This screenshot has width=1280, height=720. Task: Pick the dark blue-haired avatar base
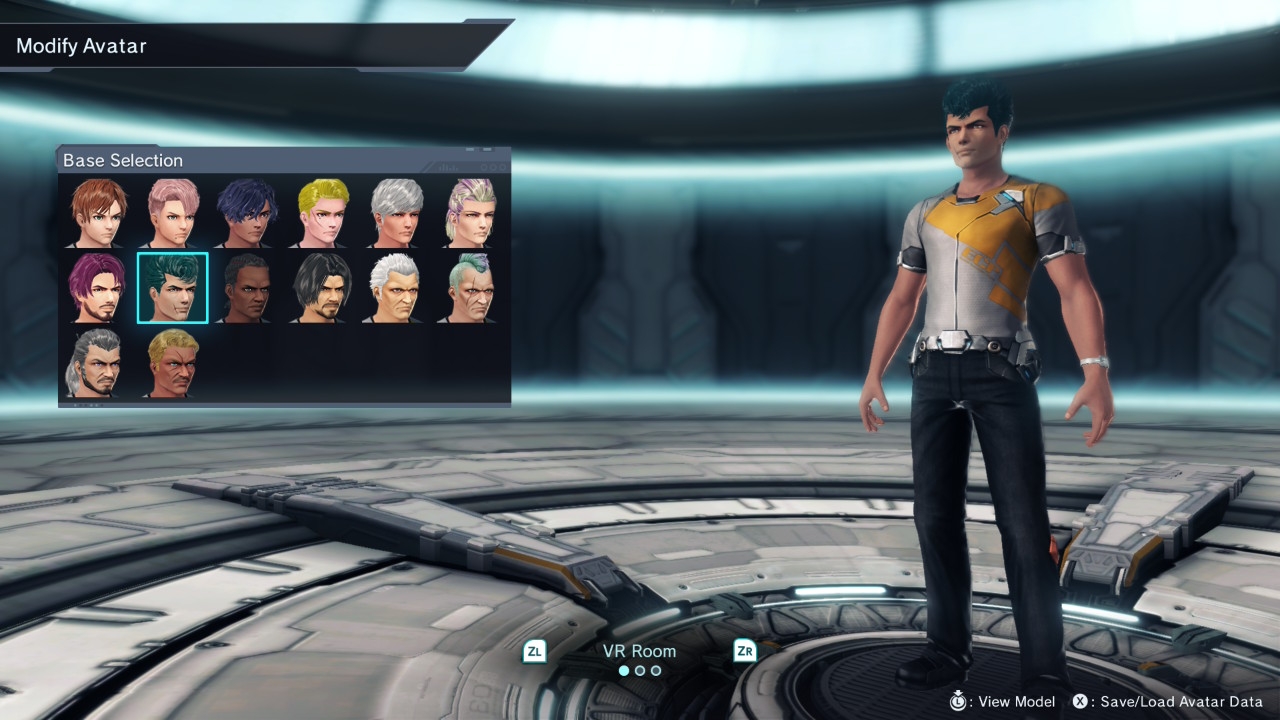247,213
